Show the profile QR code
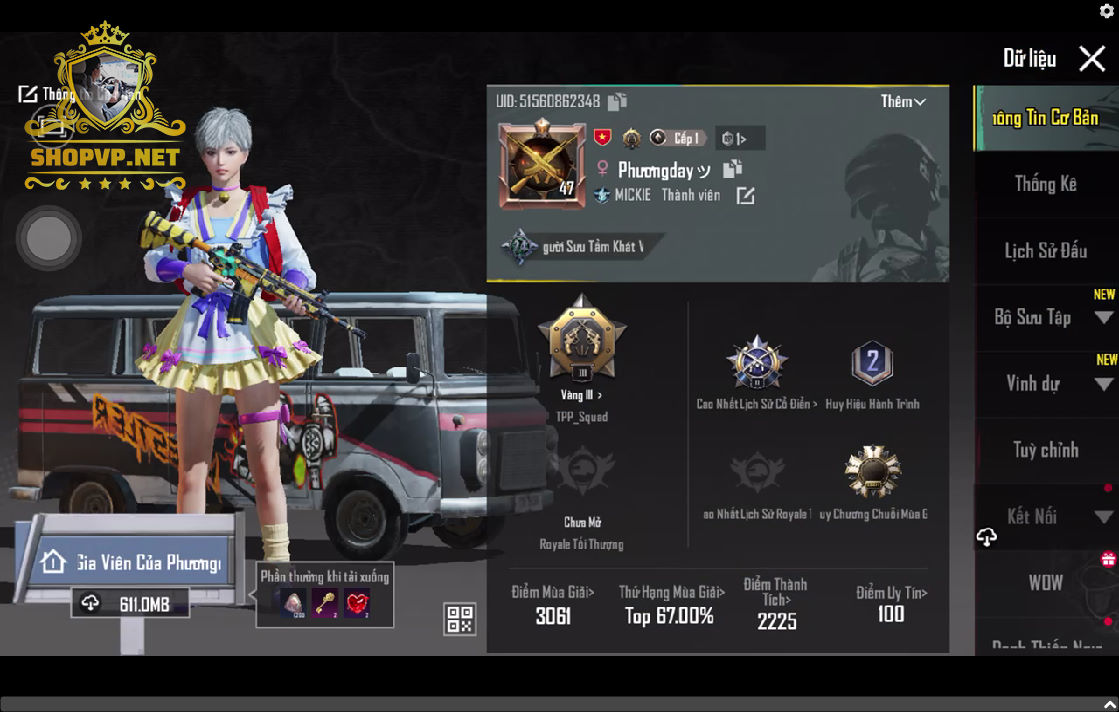This screenshot has height=712, width=1119. (x=459, y=619)
